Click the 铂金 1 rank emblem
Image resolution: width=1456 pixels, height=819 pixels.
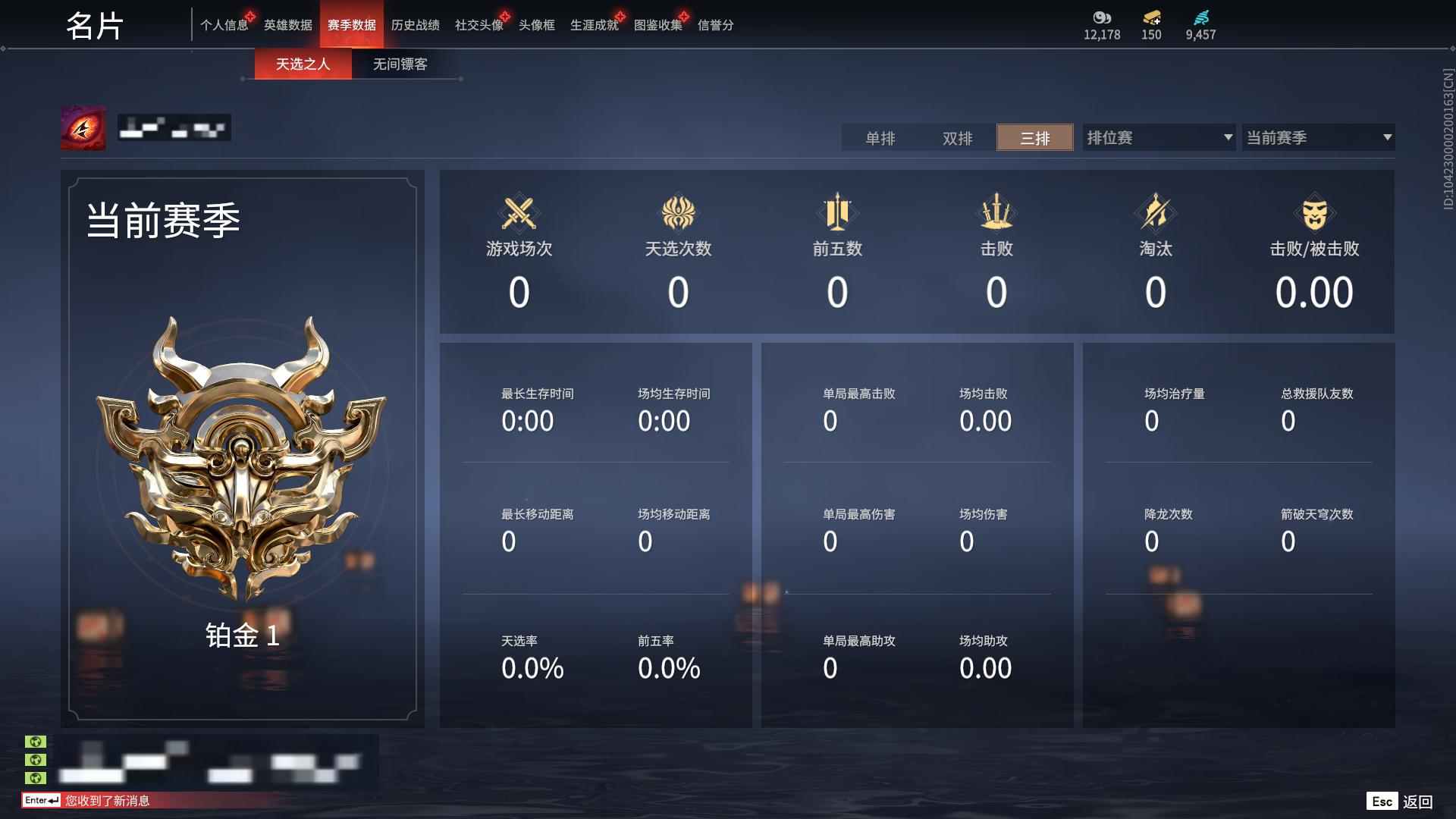(243, 463)
